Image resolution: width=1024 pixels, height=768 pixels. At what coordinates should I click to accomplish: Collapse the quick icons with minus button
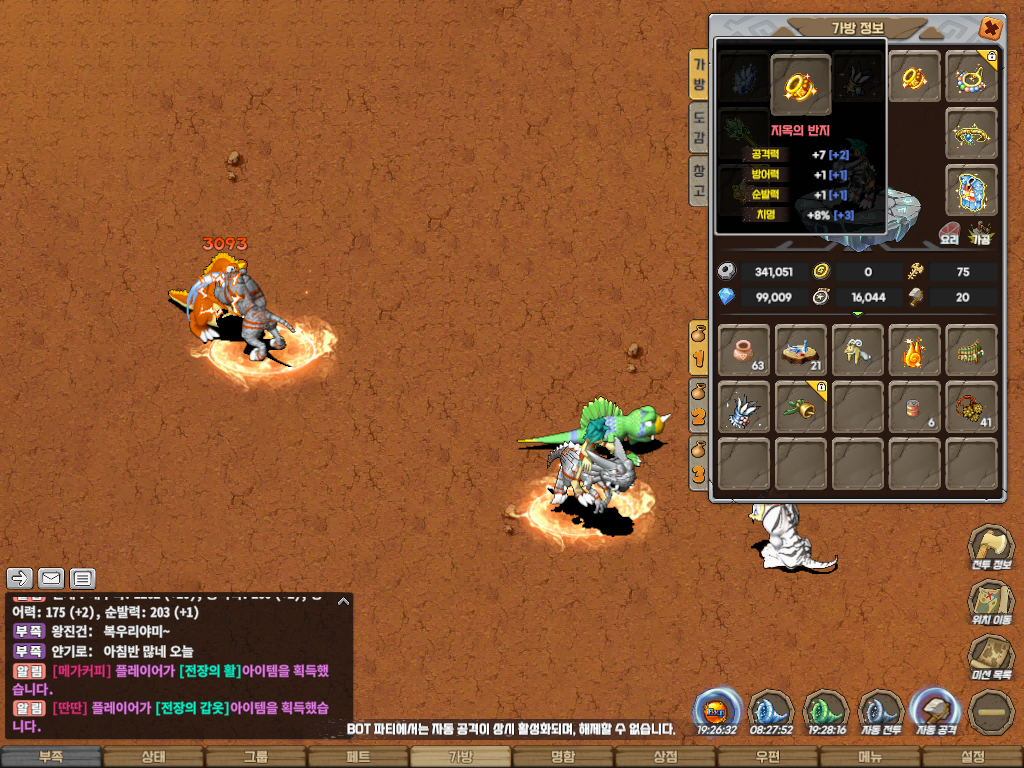pos(990,713)
